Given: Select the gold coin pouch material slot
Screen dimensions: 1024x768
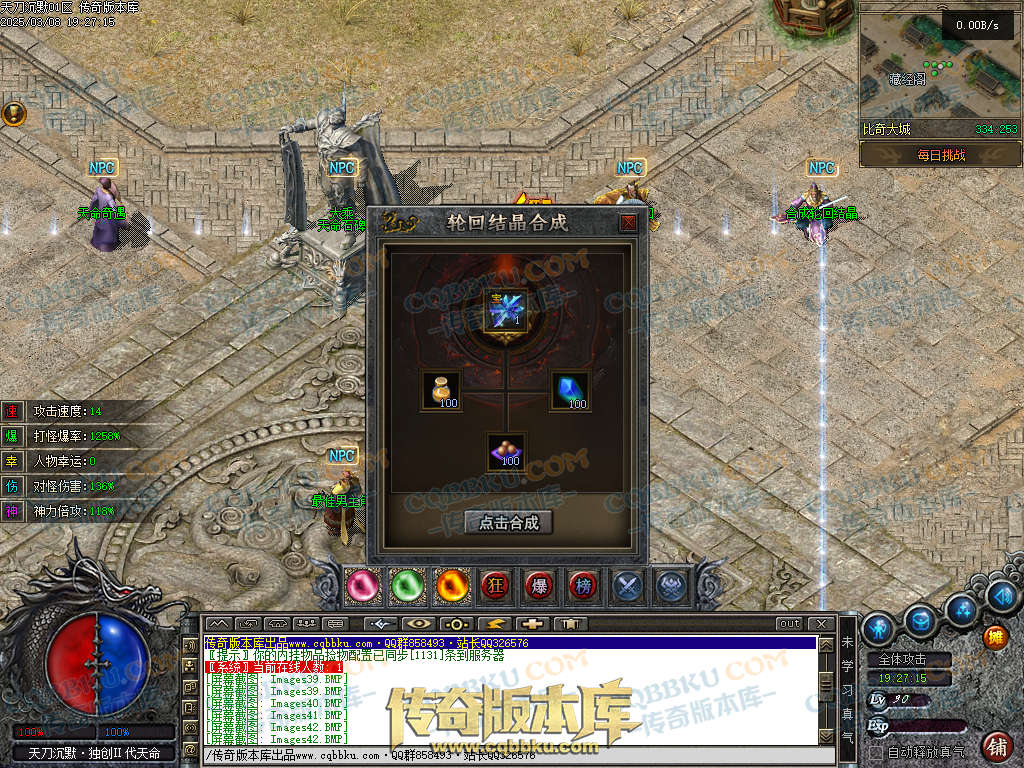Looking at the screenshot, I should click(441, 390).
